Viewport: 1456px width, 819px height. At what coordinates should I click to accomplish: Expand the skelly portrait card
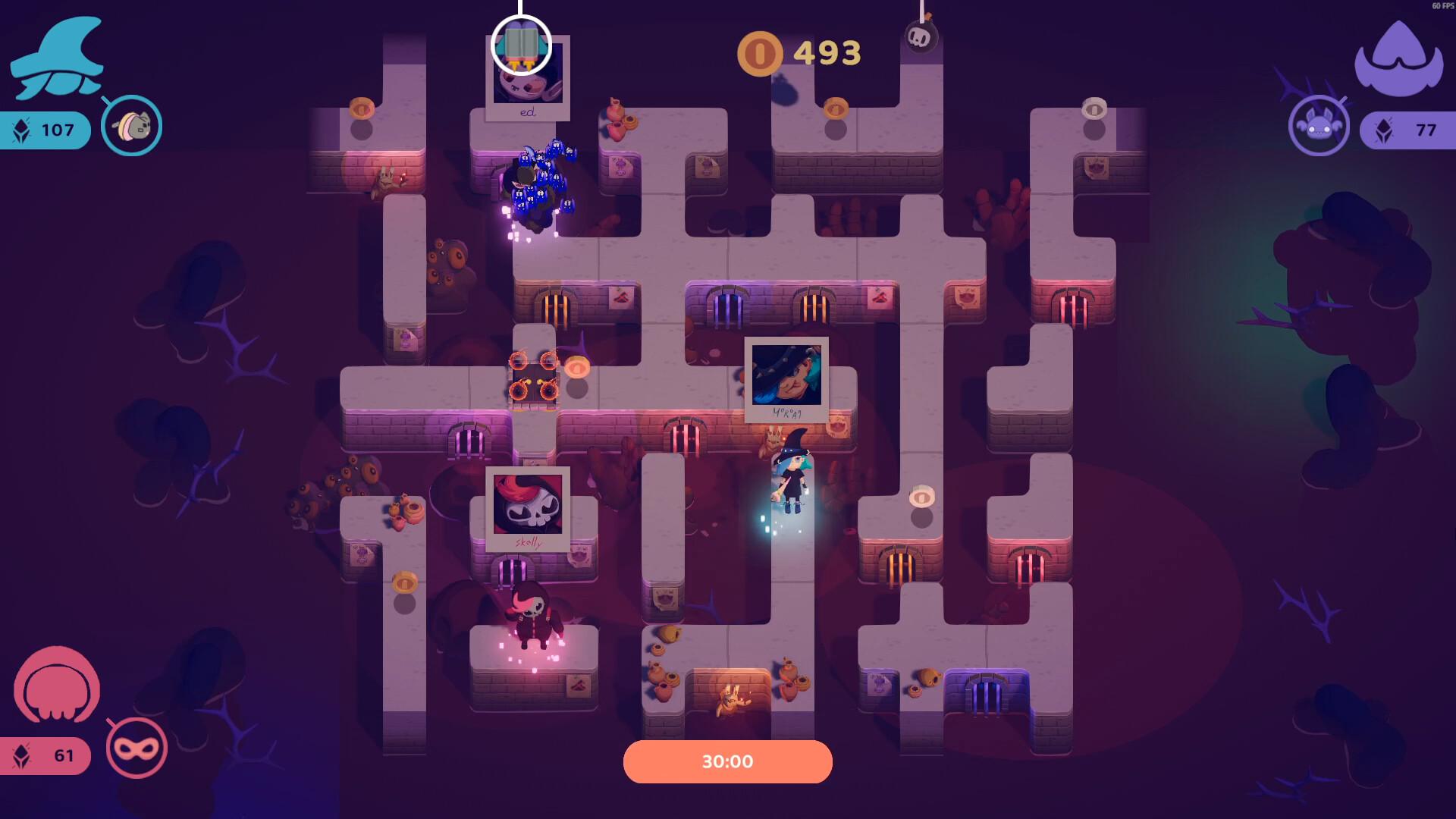(529, 509)
